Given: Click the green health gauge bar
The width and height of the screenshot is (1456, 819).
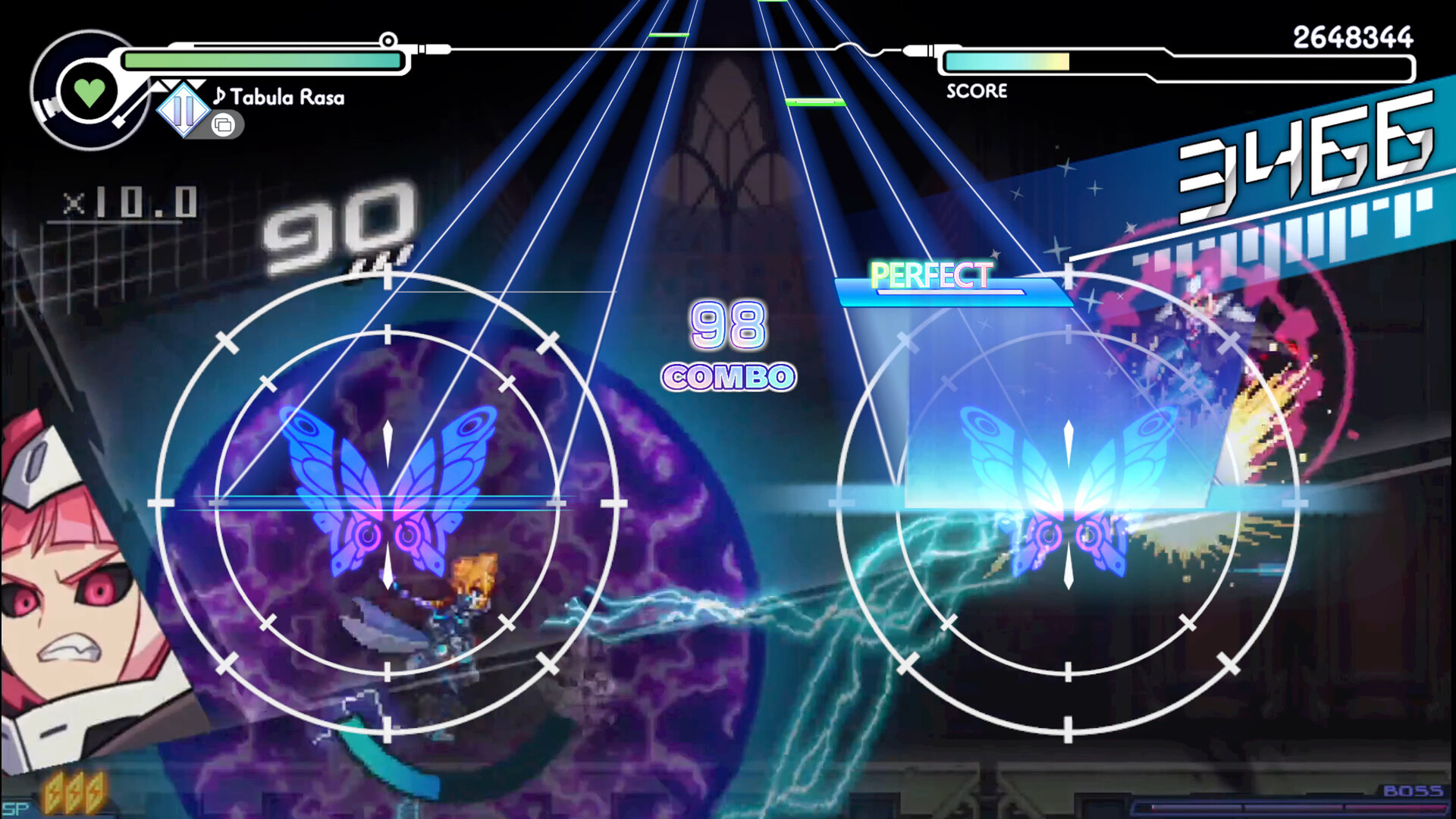Looking at the screenshot, I should click(x=262, y=58).
